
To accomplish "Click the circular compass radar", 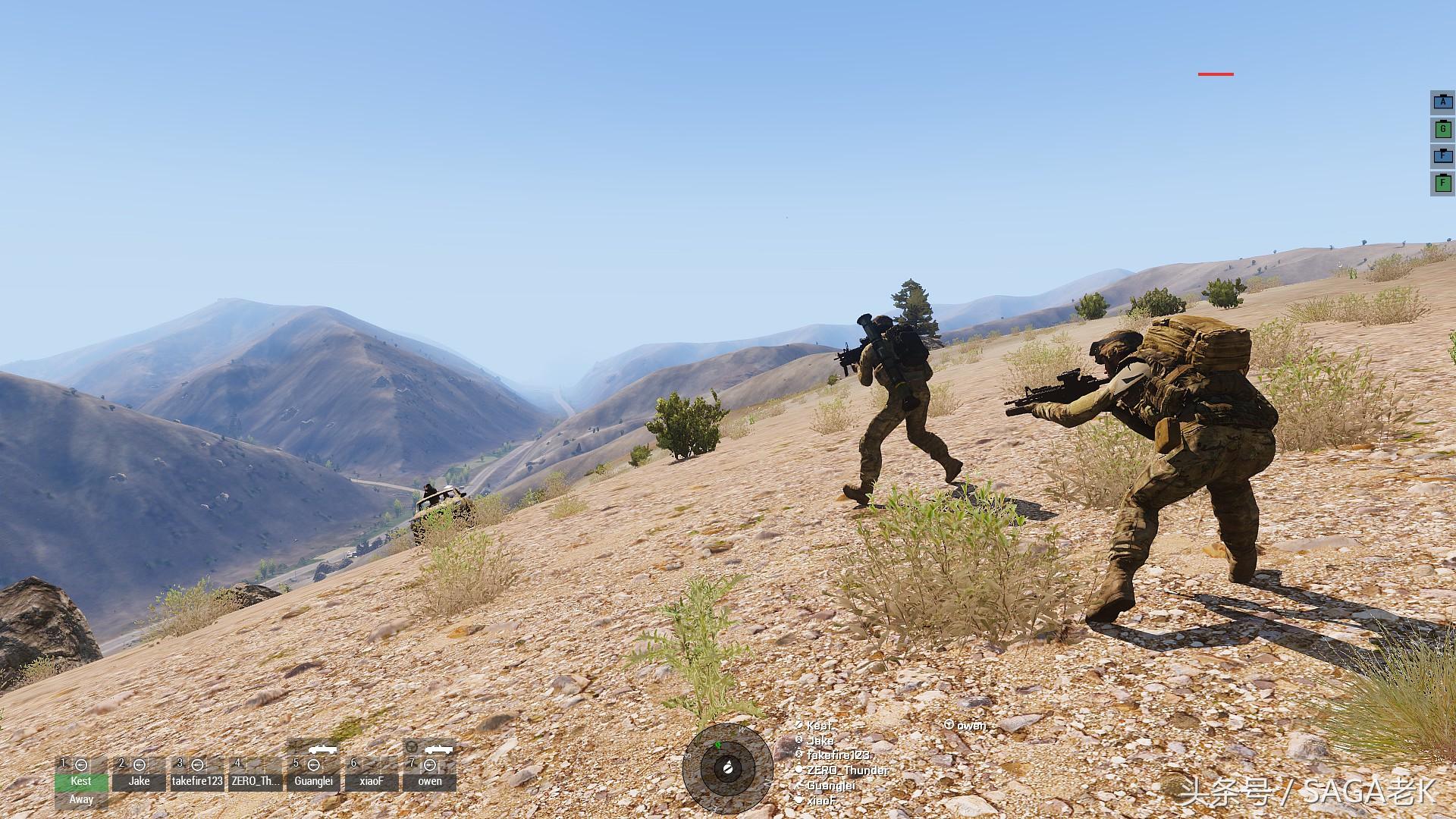I will (x=721, y=768).
